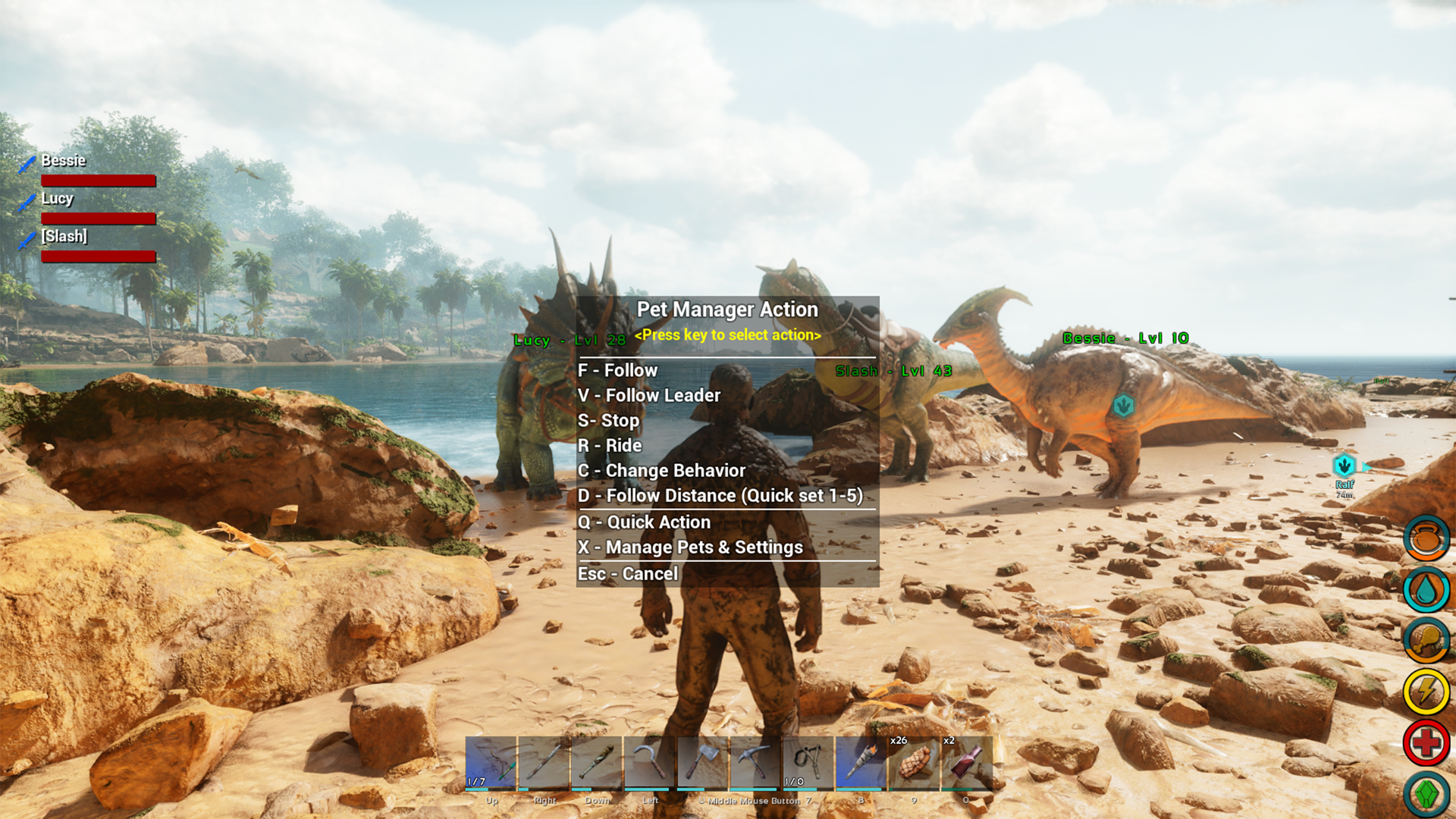Choose Quick Action from the list
This screenshot has width=1456, height=819.
(x=645, y=522)
